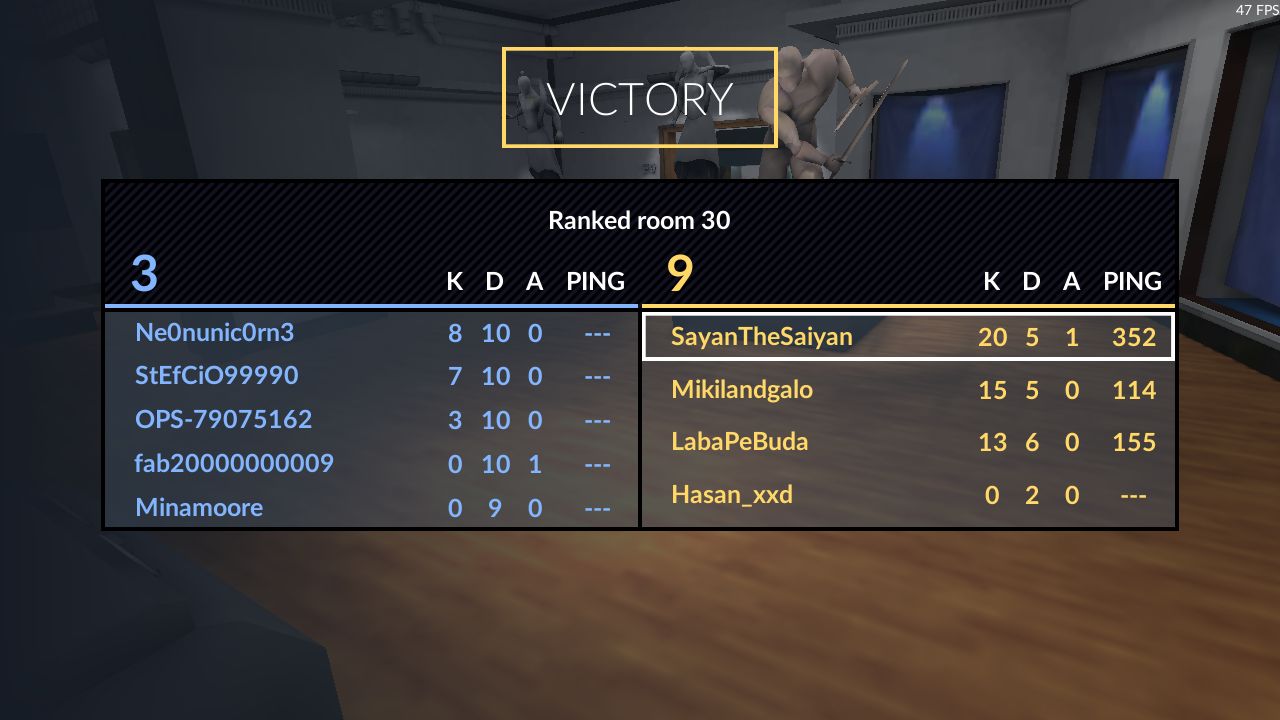1280x720 pixels.
Task: Select player OPS-79075162
Action: [222, 420]
